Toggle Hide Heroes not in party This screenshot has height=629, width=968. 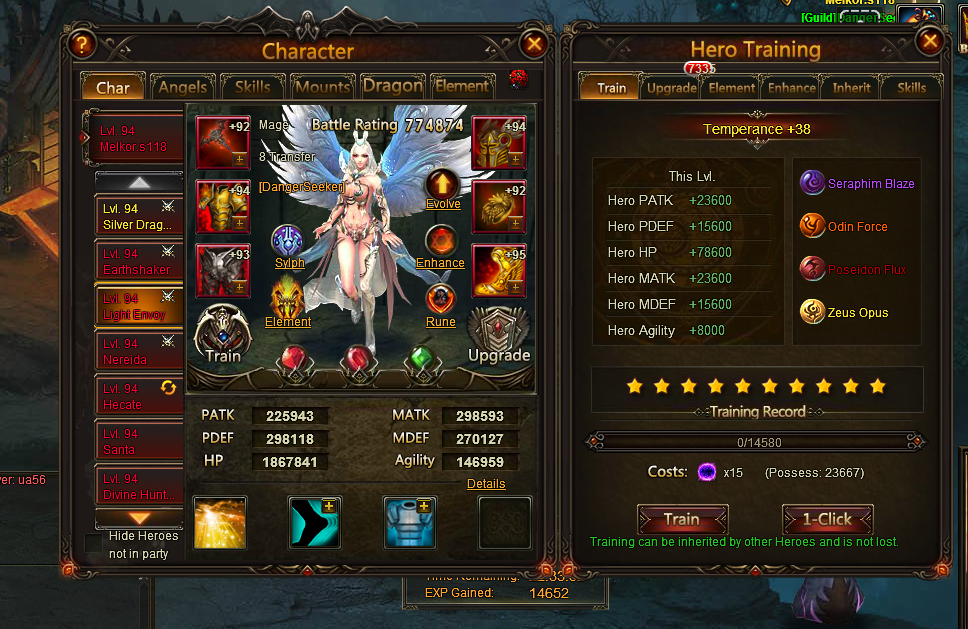(x=94, y=542)
